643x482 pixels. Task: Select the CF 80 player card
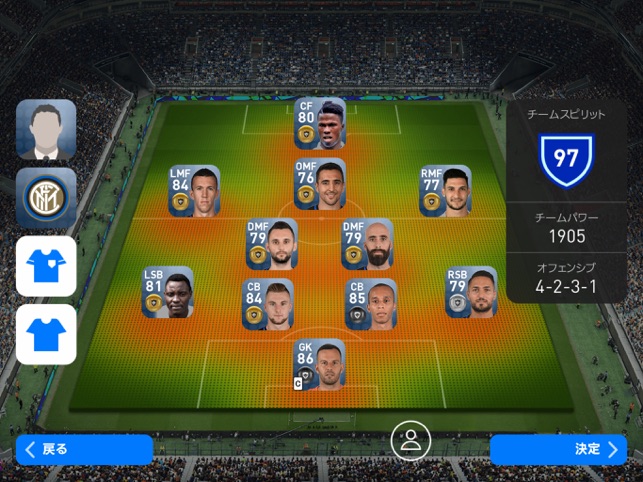pos(320,123)
